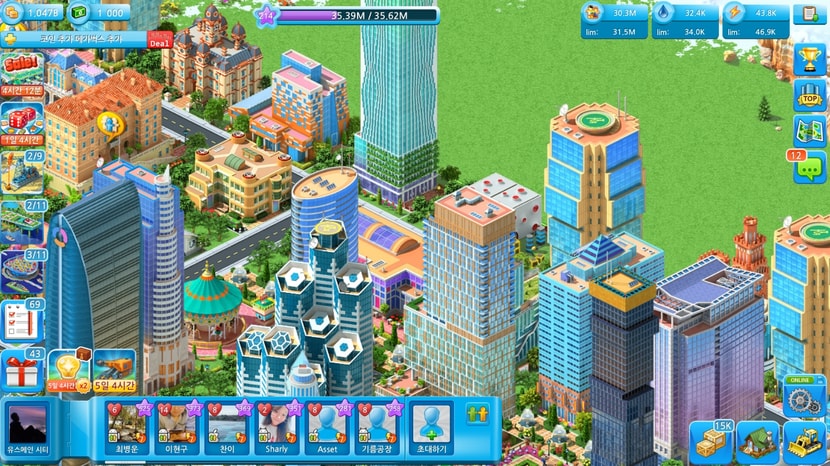Show the TOP rankings
830x466 pixels.
tap(808, 95)
